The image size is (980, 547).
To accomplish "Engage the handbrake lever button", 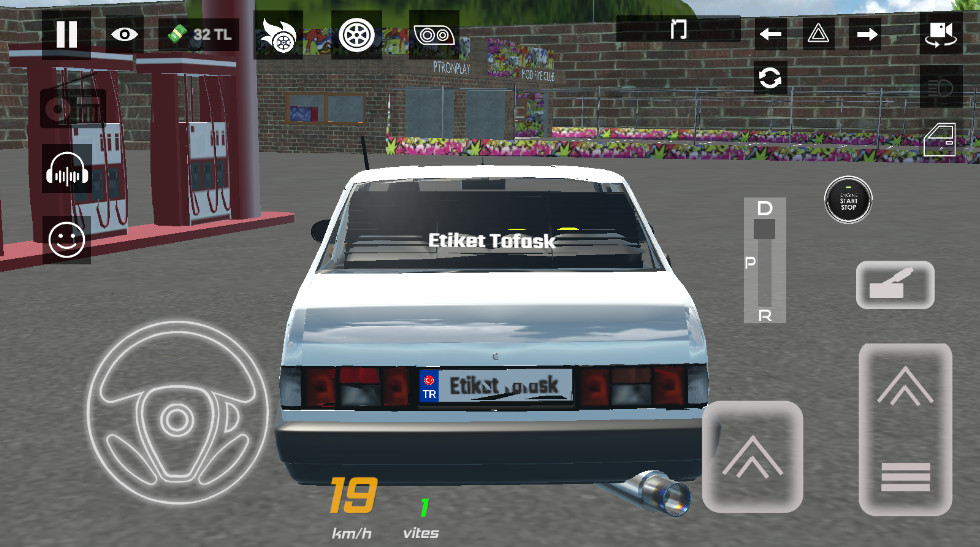I will pos(895,285).
